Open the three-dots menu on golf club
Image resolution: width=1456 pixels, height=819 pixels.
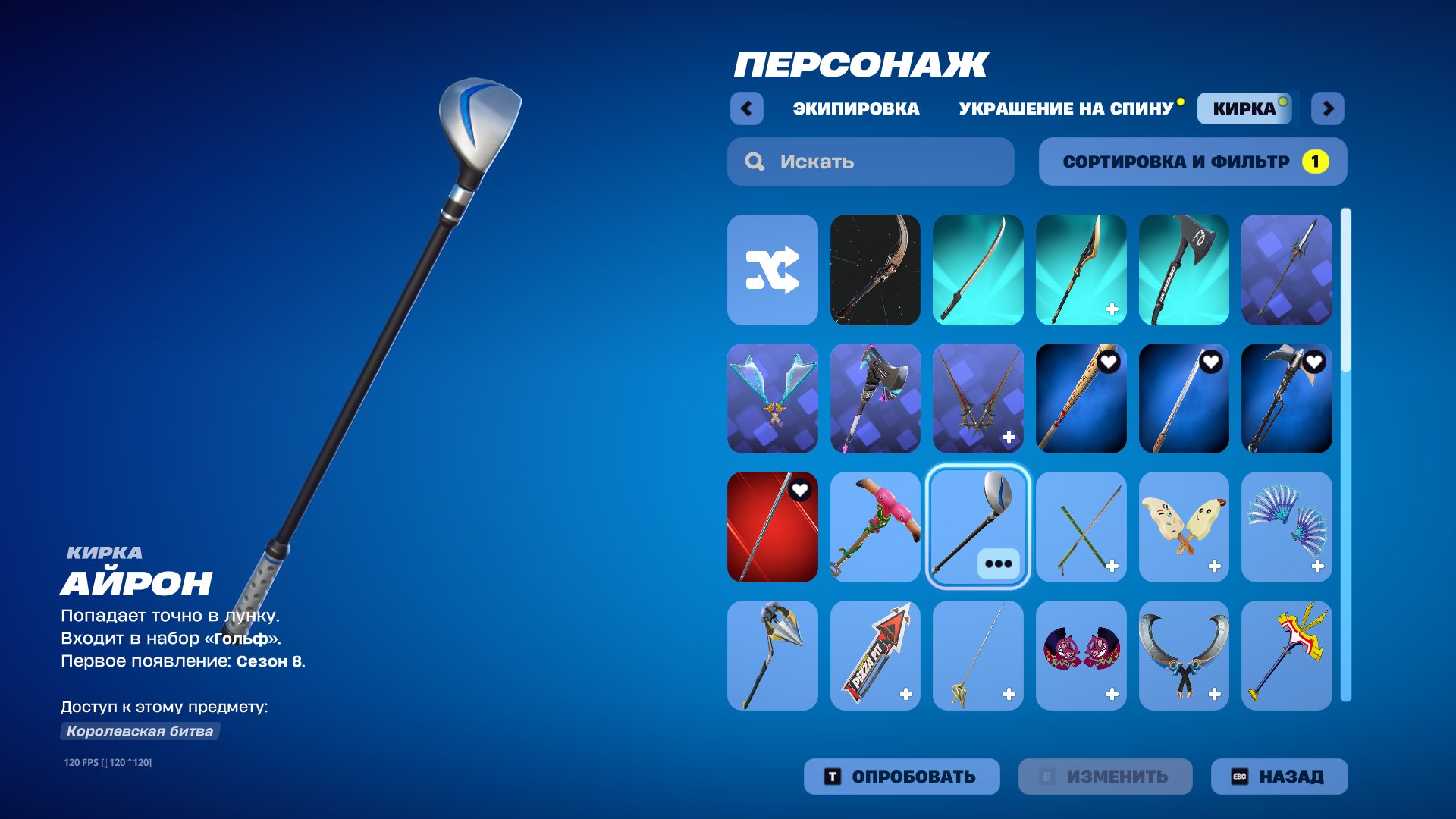click(998, 563)
